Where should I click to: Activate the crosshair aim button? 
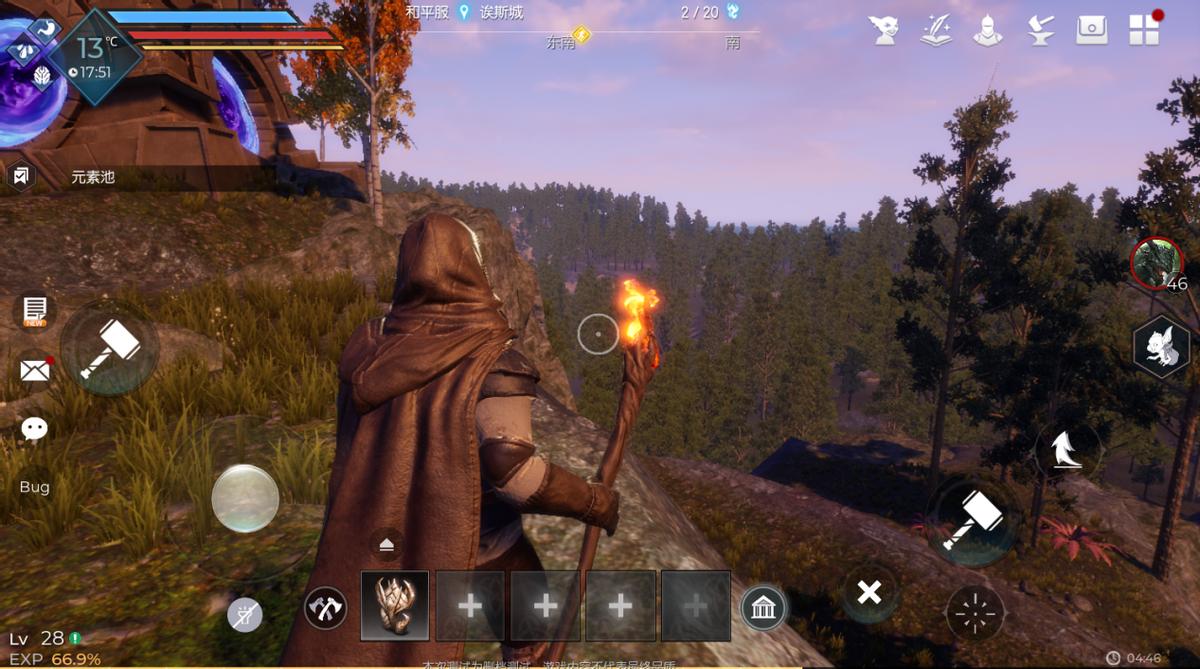(974, 612)
